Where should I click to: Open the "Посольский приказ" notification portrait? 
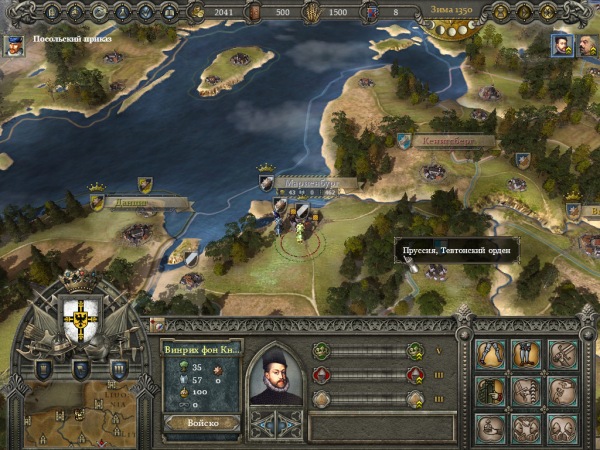pyautogui.click(x=14, y=45)
